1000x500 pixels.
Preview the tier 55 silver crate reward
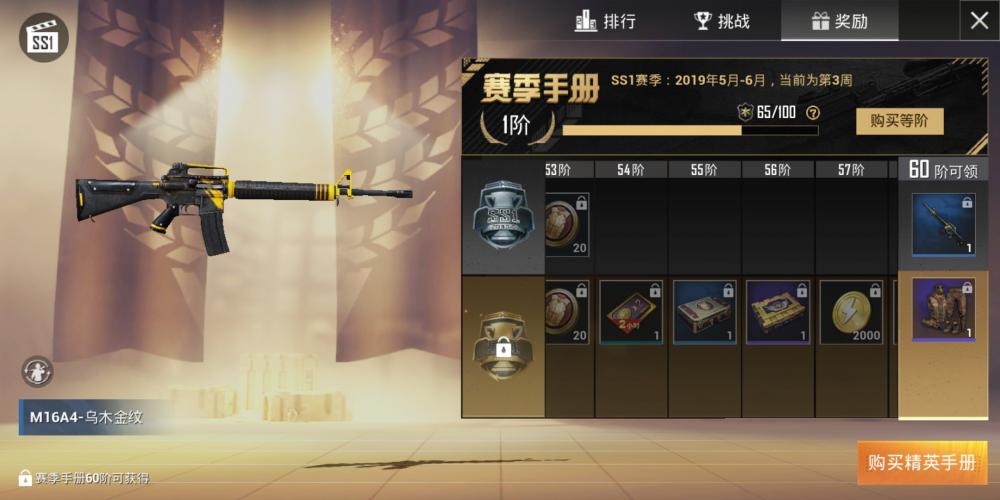click(x=705, y=312)
